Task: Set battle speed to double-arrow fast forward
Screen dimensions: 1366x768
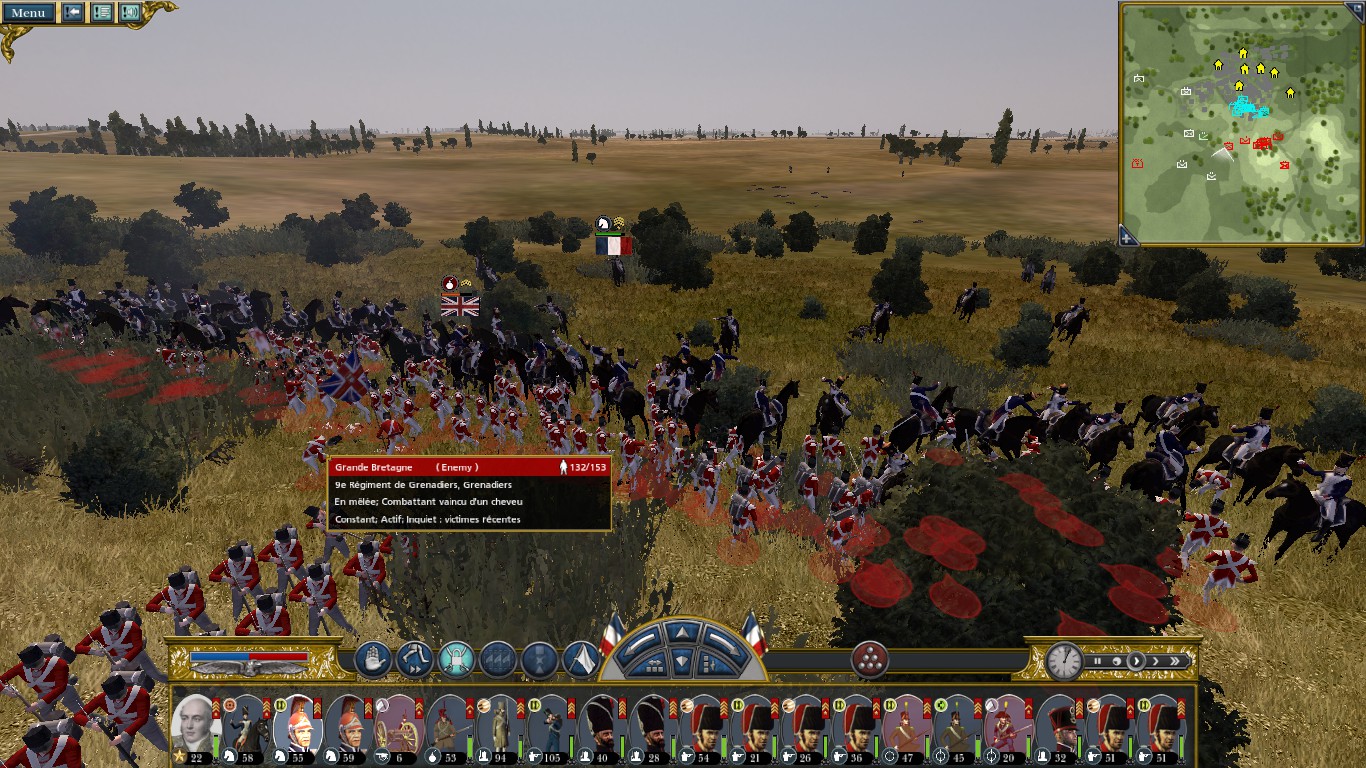Action: pos(1175,661)
